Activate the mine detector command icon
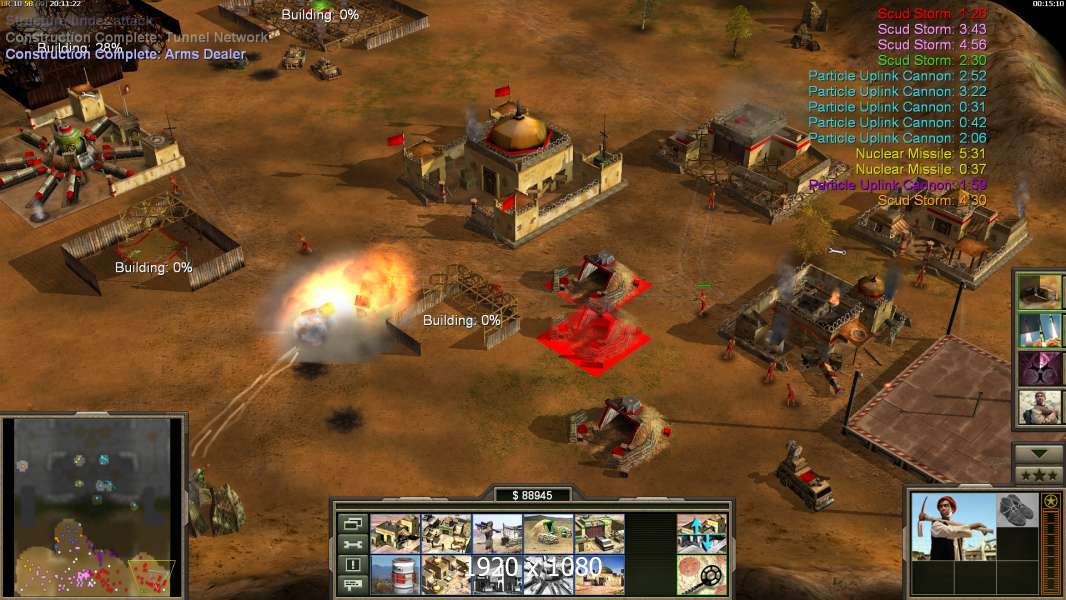 pos(702,574)
